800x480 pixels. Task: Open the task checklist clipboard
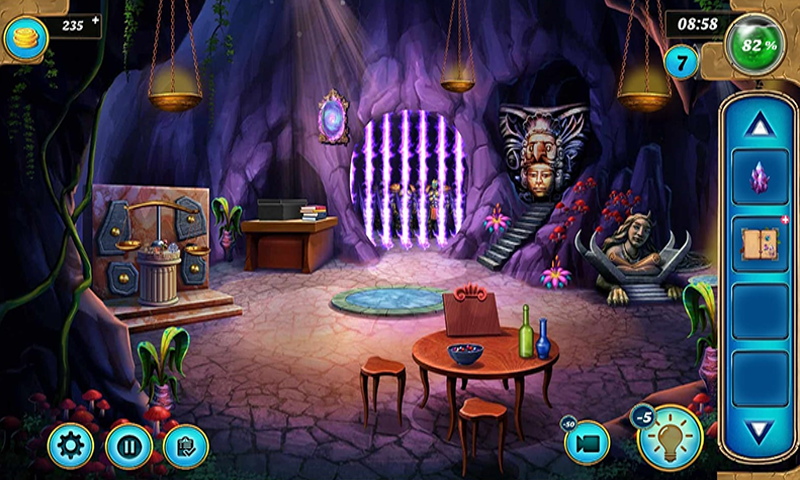[x=186, y=446]
